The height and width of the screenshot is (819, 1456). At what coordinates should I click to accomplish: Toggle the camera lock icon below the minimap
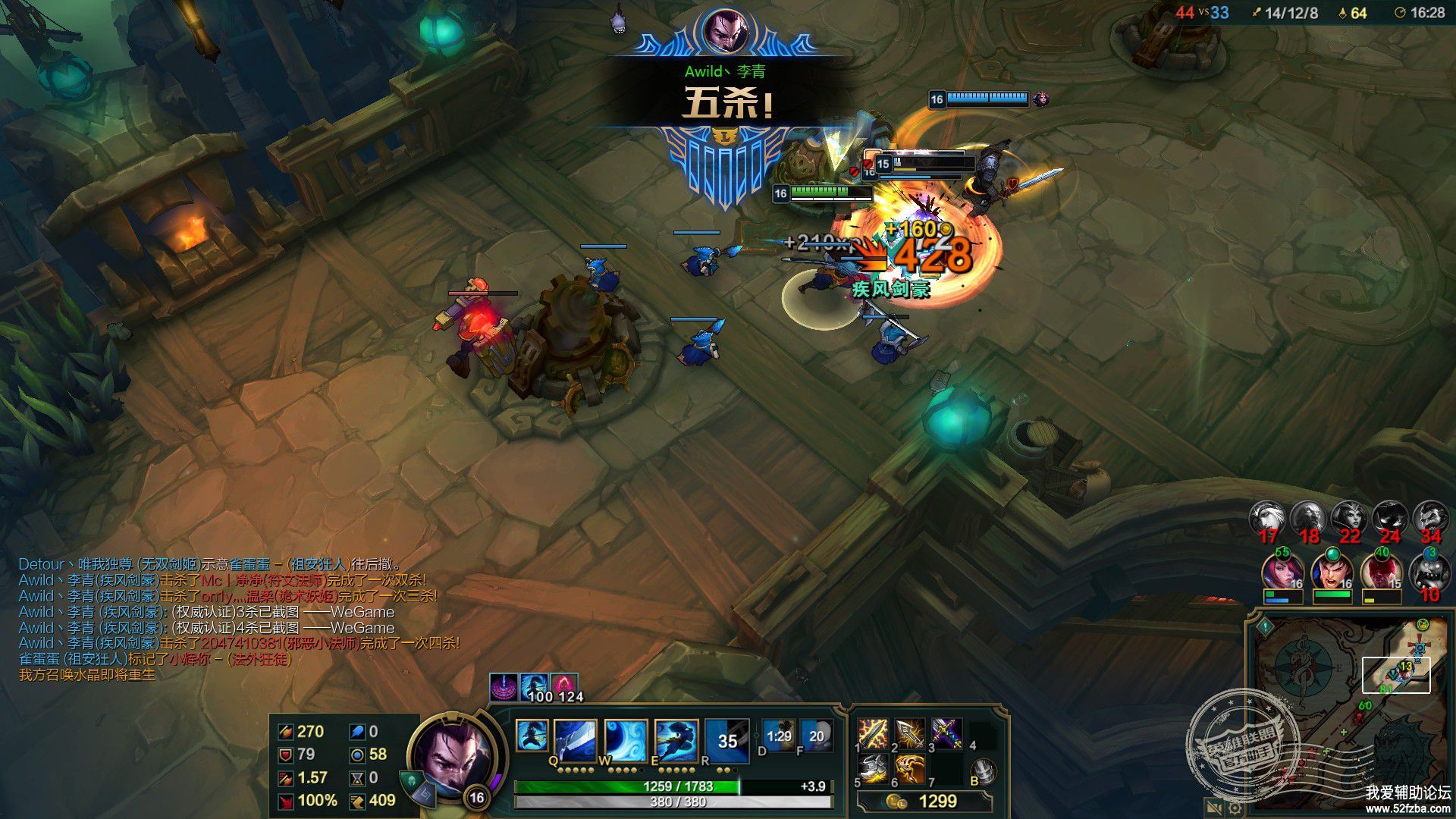click(x=1213, y=809)
